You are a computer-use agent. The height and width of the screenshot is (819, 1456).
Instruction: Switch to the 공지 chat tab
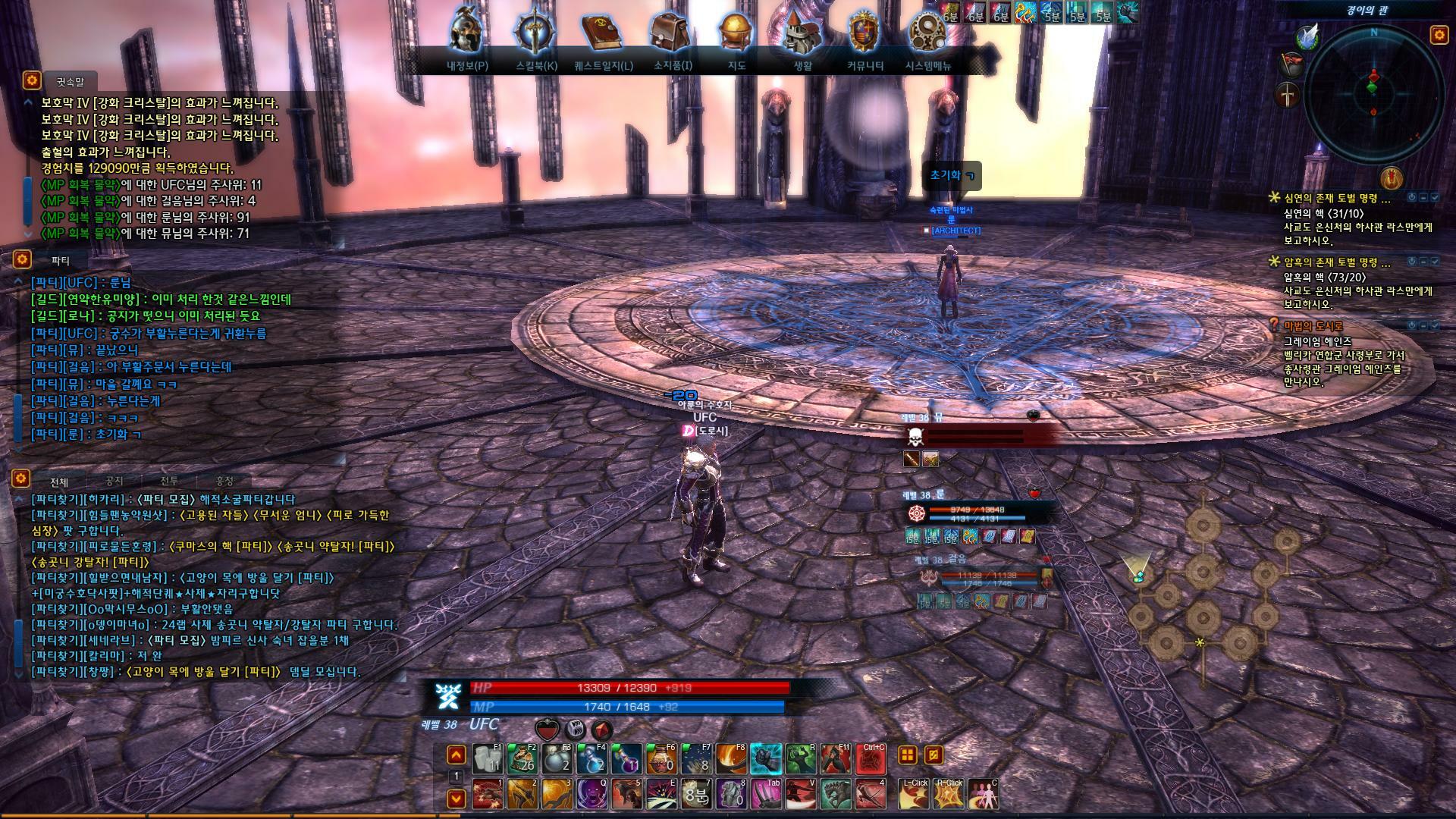click(114, 481)
